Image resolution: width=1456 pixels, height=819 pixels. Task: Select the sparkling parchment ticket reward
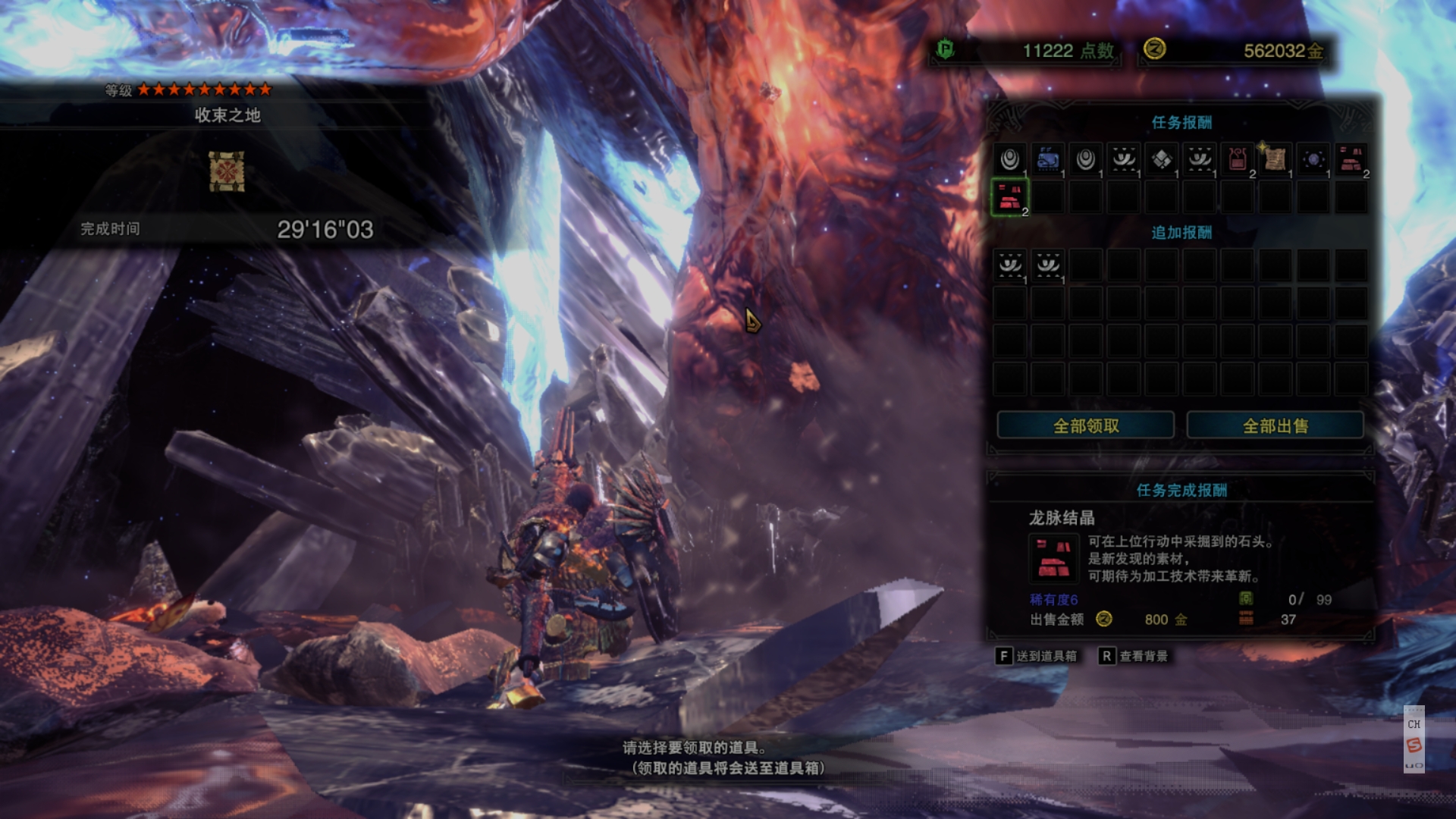coord(1276,159)
